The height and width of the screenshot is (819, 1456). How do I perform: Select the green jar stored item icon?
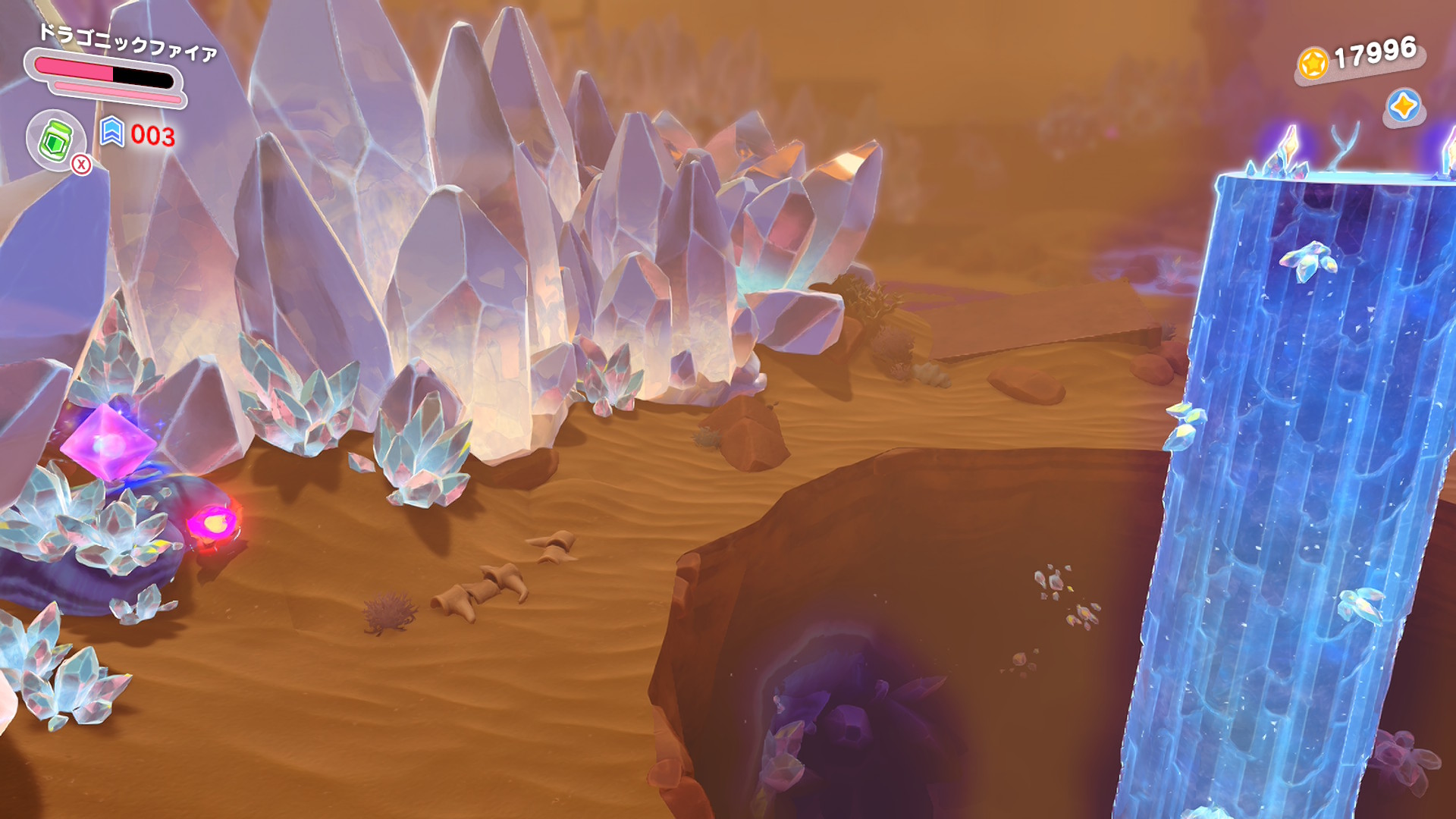pos(55,140)
